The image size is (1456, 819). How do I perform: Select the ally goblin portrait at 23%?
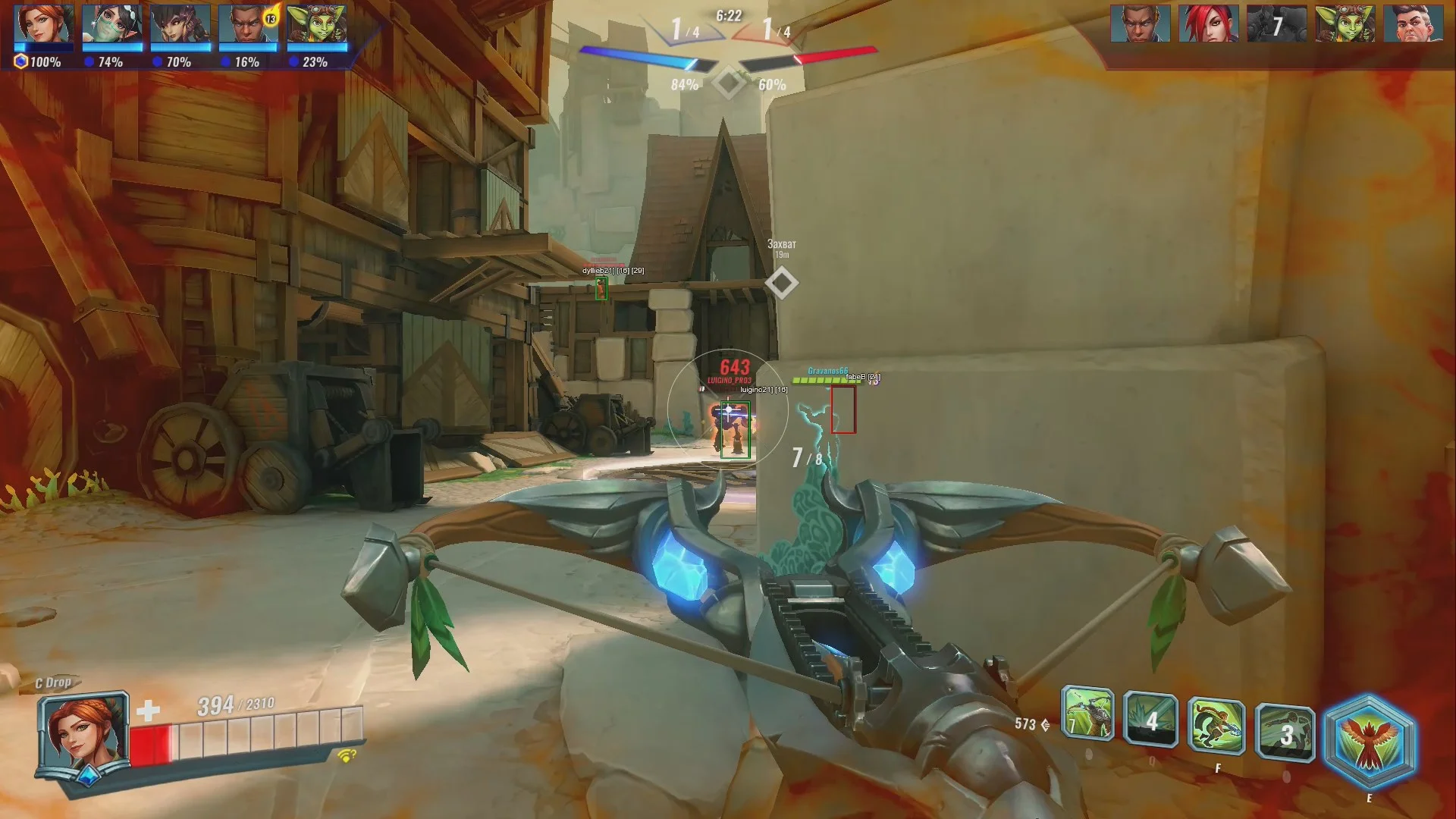click(x=316, y=25)
